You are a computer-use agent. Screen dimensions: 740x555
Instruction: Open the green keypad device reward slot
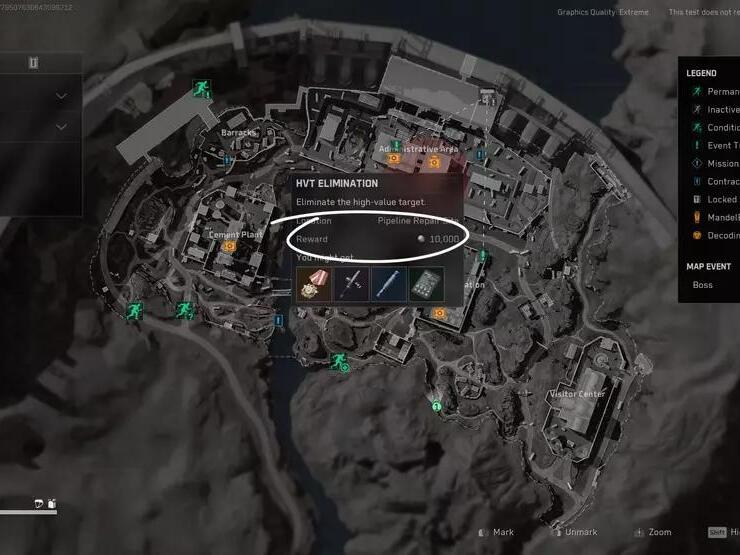(427, 284)
